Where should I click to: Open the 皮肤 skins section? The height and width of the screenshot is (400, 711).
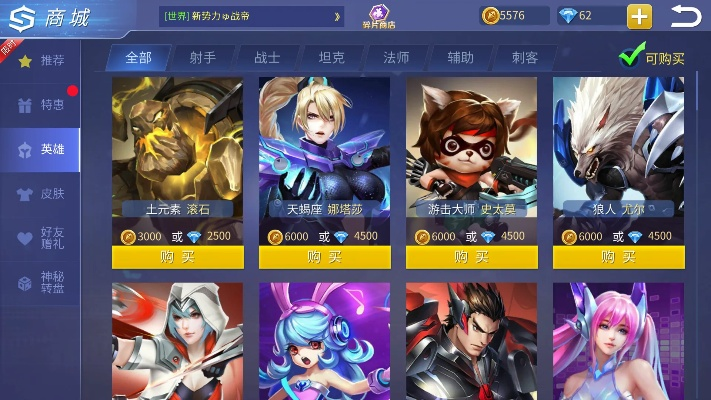pyautogui.click(x=43, y=193)
